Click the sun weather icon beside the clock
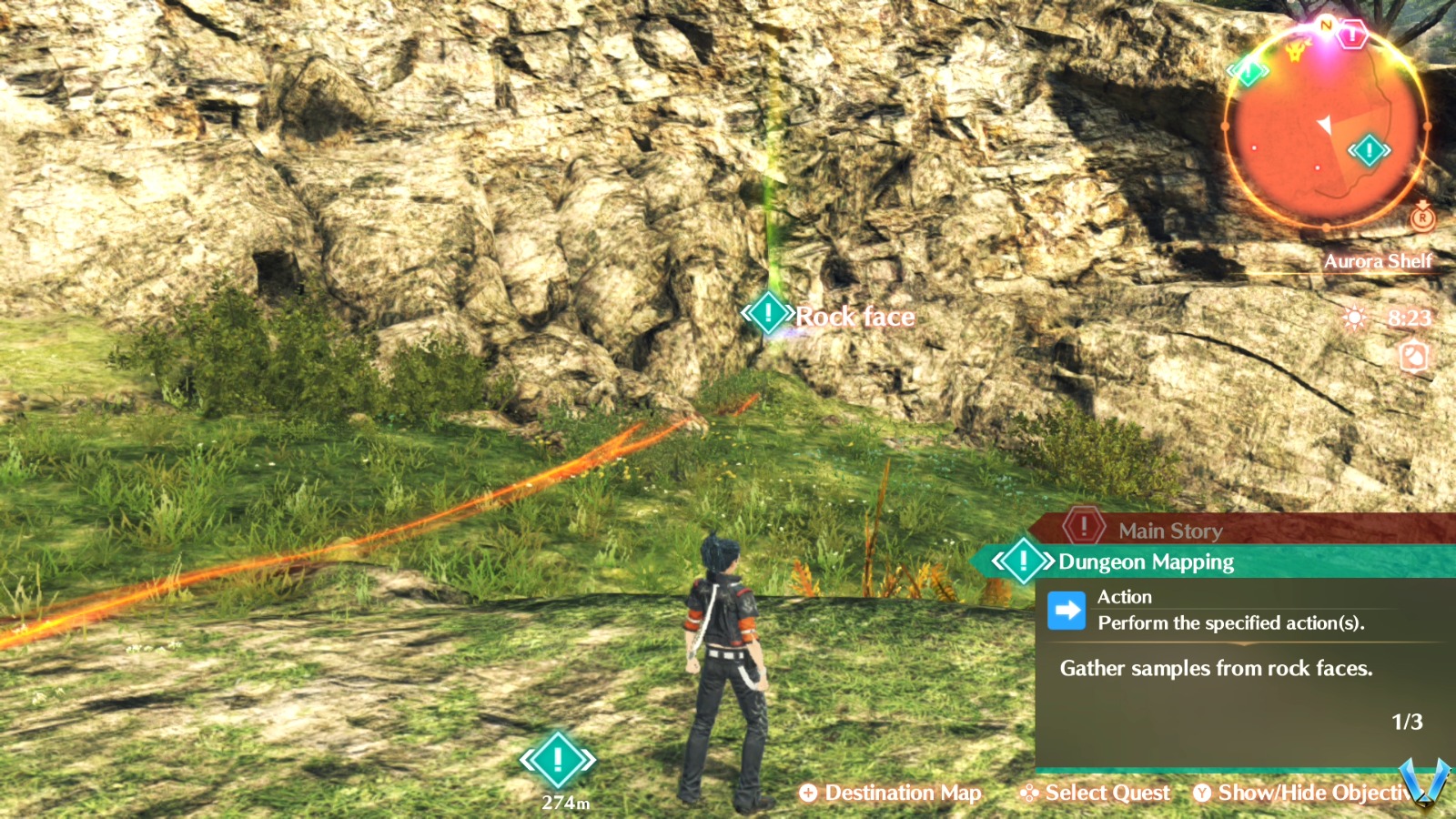This screenshot has height=819, width=1456. [1352, 318]
